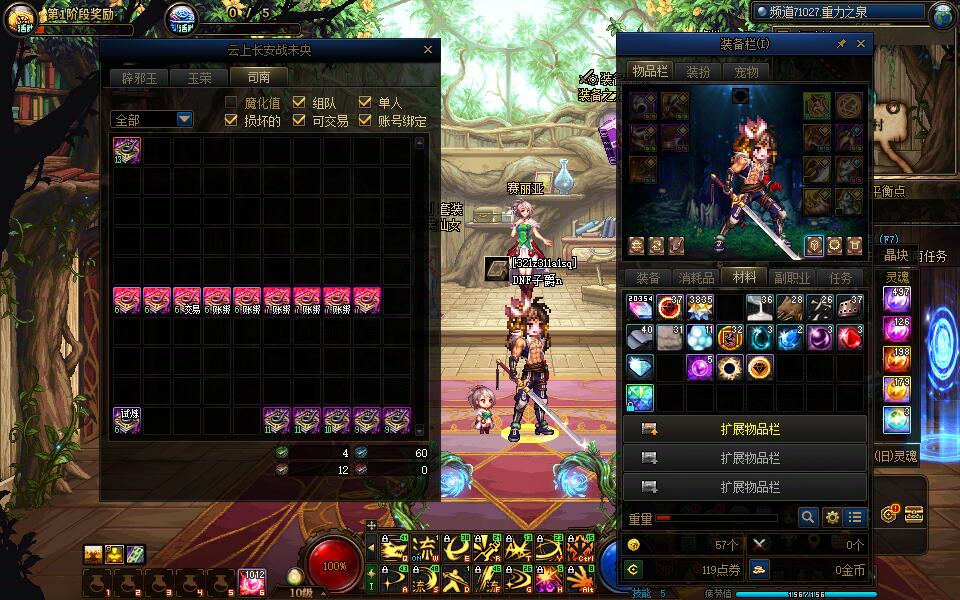Screen dimensions: 960x600
Task: Toggle the 魔化值 checkbox
Action: tap(232, 103)
